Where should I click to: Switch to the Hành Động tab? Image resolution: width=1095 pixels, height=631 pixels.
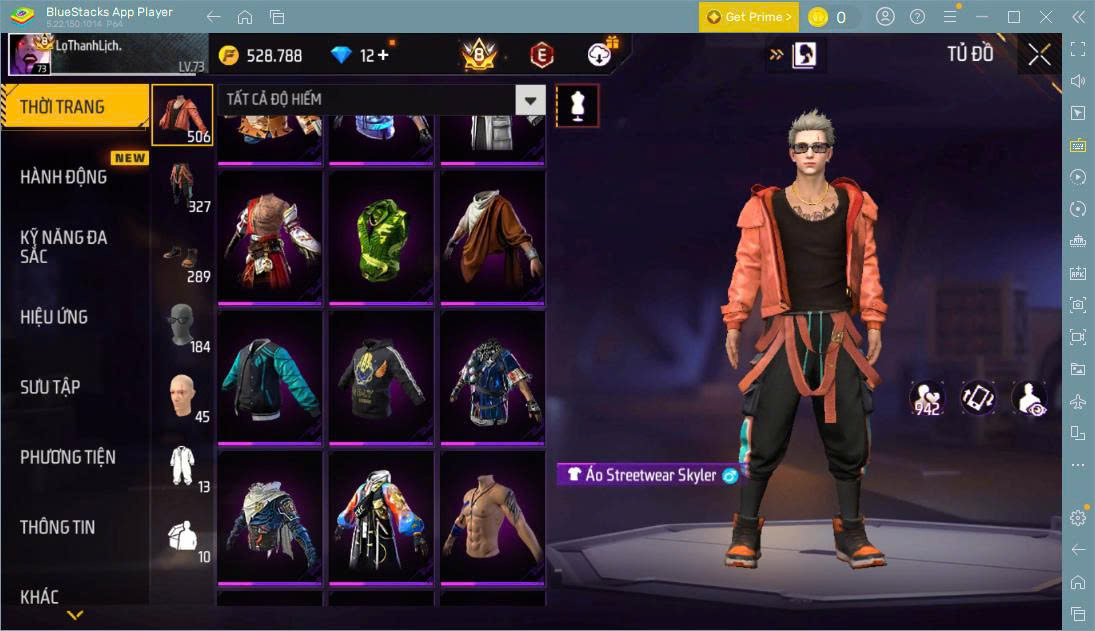click(64, 177)
